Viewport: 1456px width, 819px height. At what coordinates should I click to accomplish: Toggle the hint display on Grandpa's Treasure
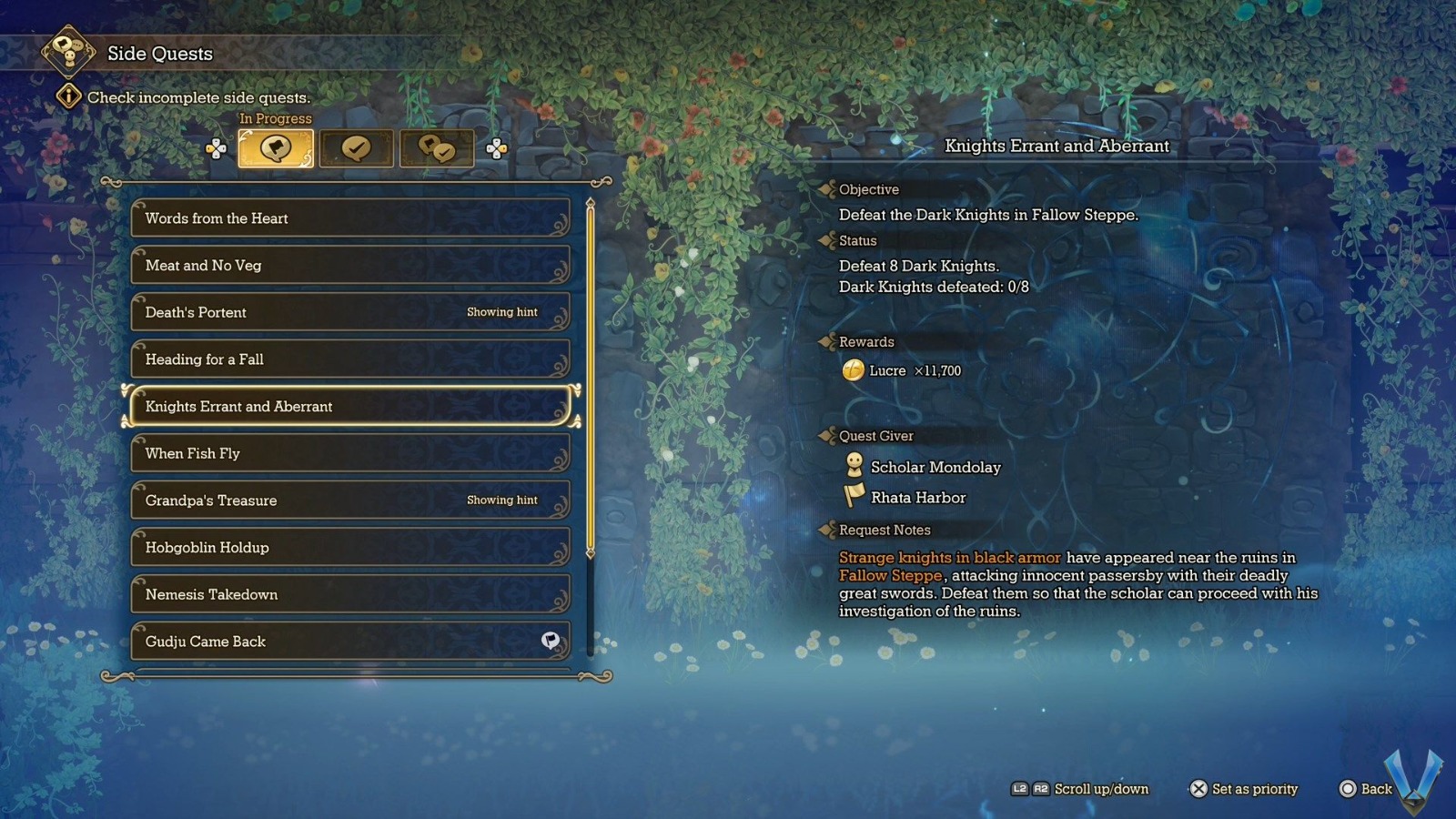click(x=501, y=500)
